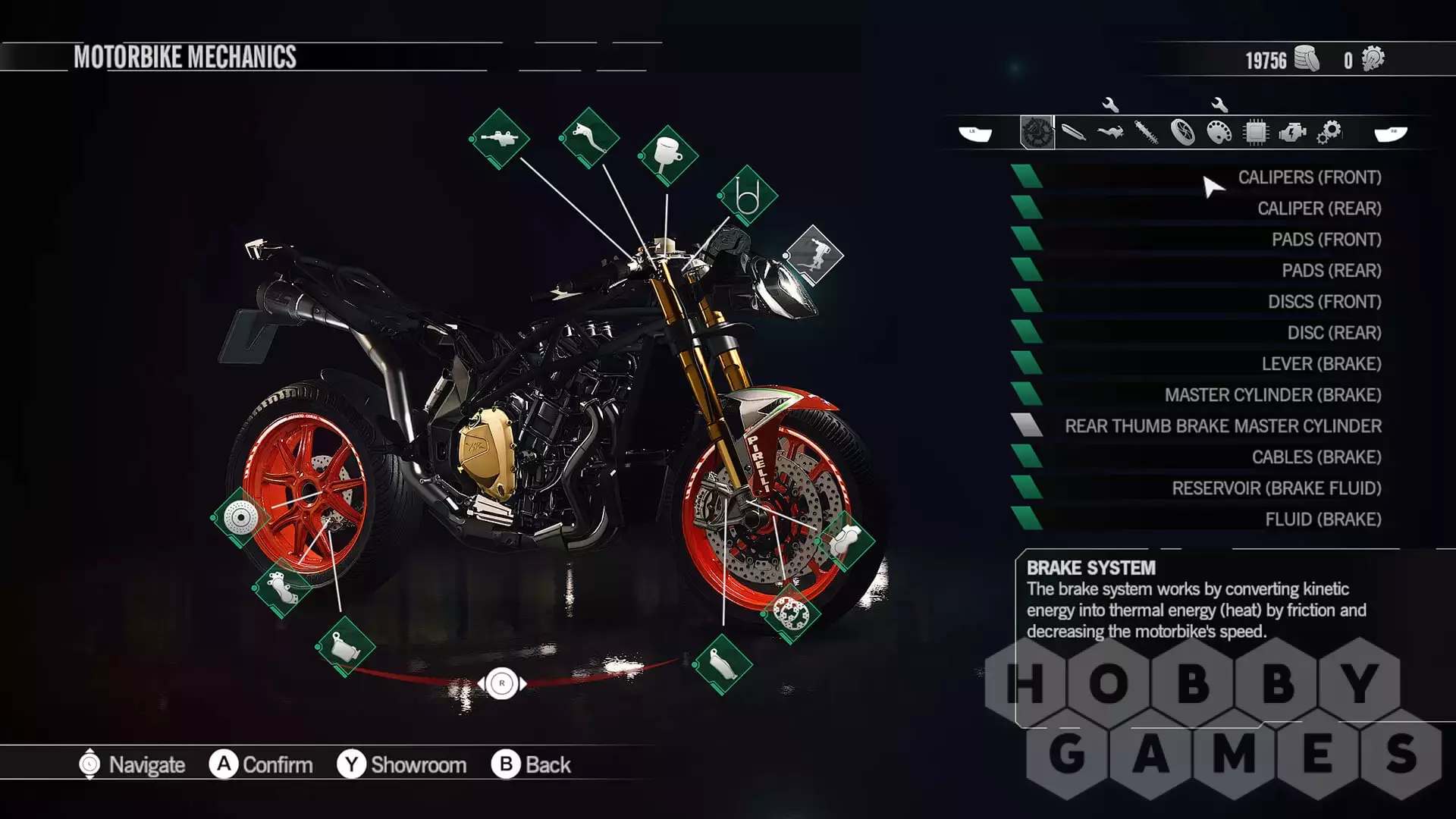This screenshot has height=819, width=1456.
Task: Switch to the electronics chip category tab
Action: pyautogui.click(x=1255, y=133)
